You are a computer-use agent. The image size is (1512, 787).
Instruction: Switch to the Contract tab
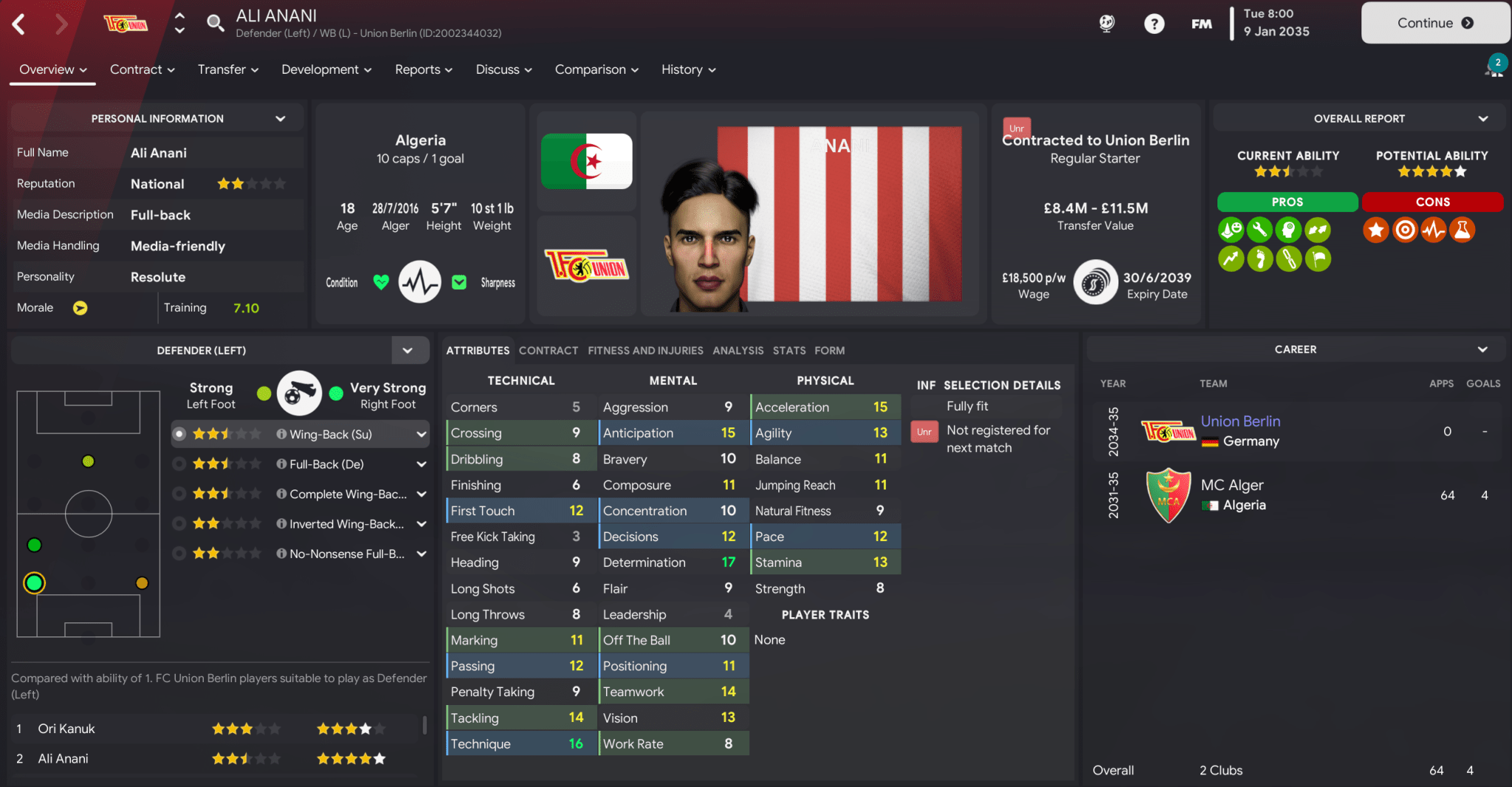[x=548, y=351]
